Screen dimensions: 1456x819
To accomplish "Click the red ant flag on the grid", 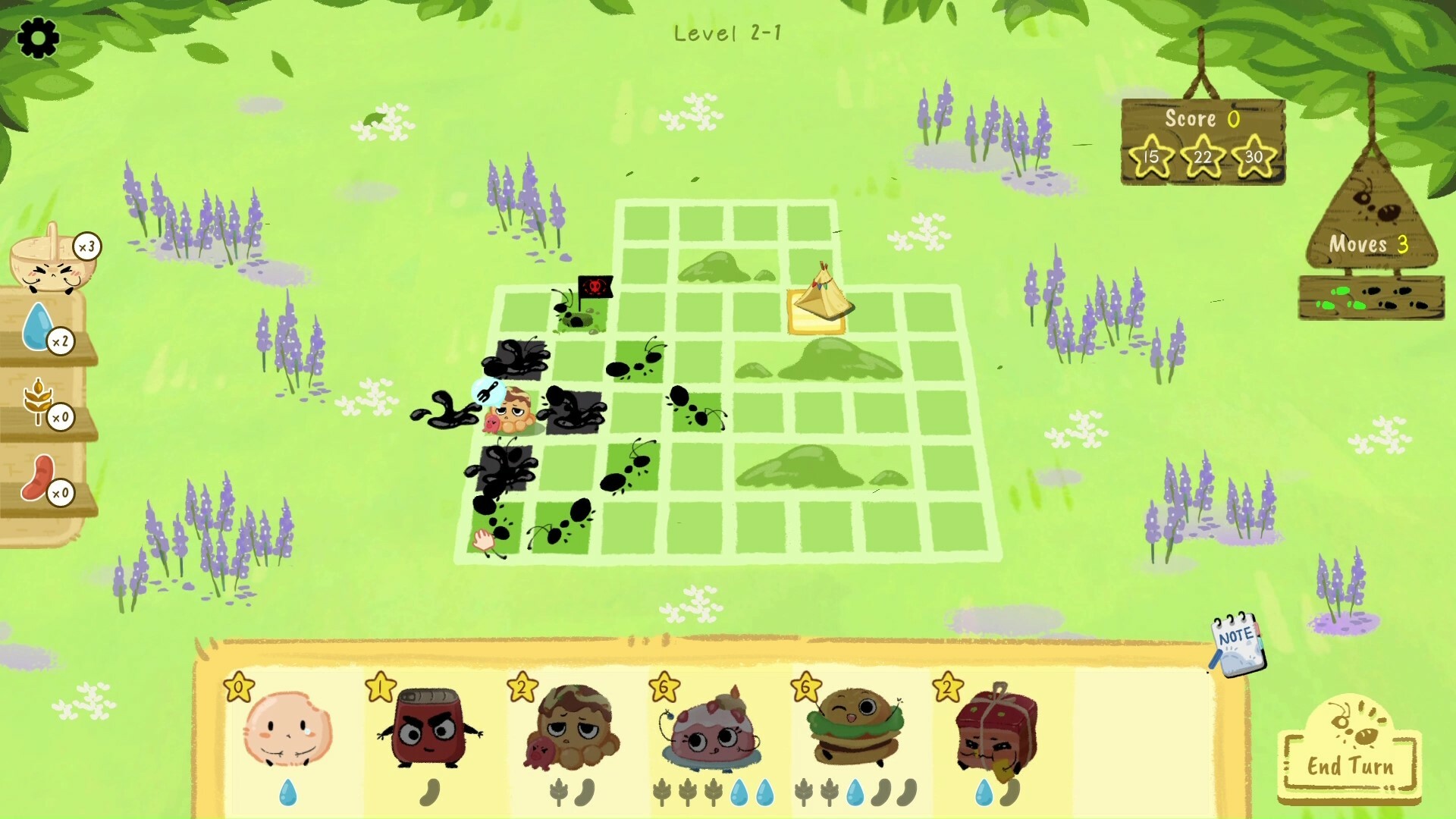I will coord(595,288).
